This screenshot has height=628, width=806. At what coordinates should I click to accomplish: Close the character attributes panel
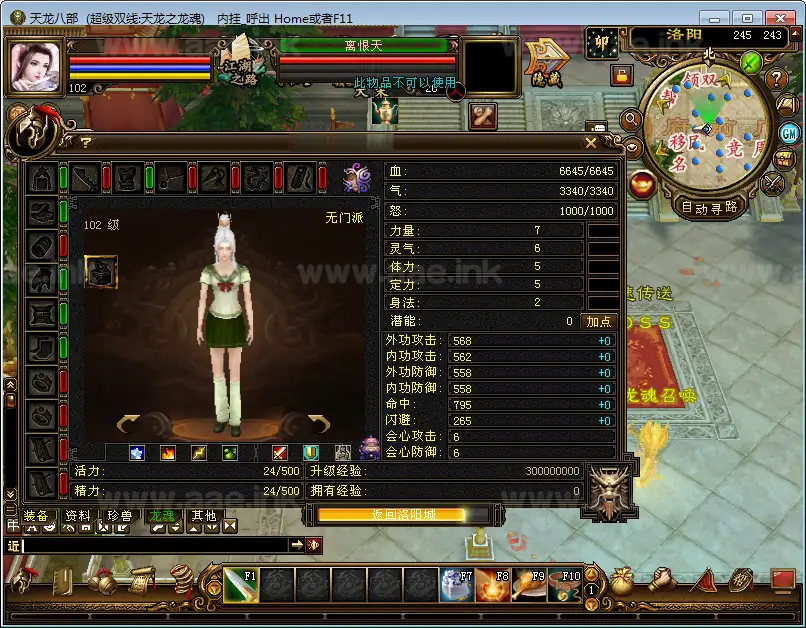589,143
